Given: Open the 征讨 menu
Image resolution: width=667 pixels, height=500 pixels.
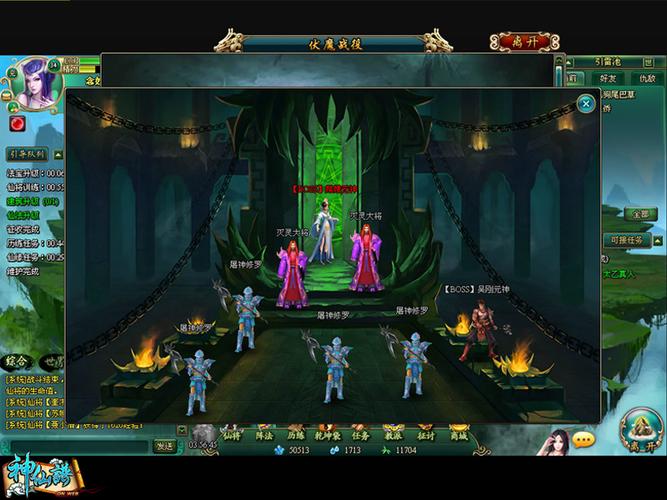Looking at the screenshot, I should pyautogui.click(x=426, y=435).
